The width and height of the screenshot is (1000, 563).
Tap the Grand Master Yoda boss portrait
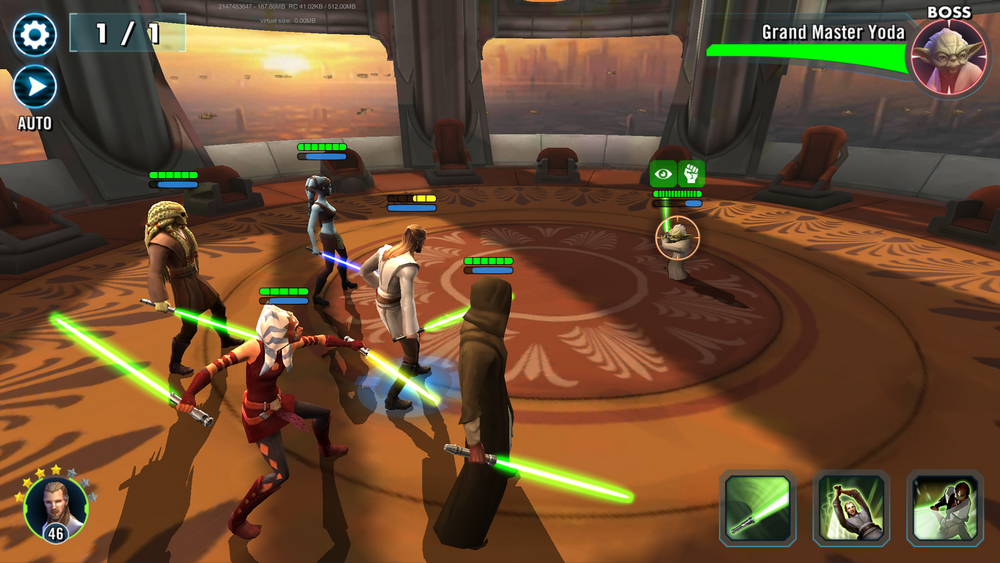(945, 55)
